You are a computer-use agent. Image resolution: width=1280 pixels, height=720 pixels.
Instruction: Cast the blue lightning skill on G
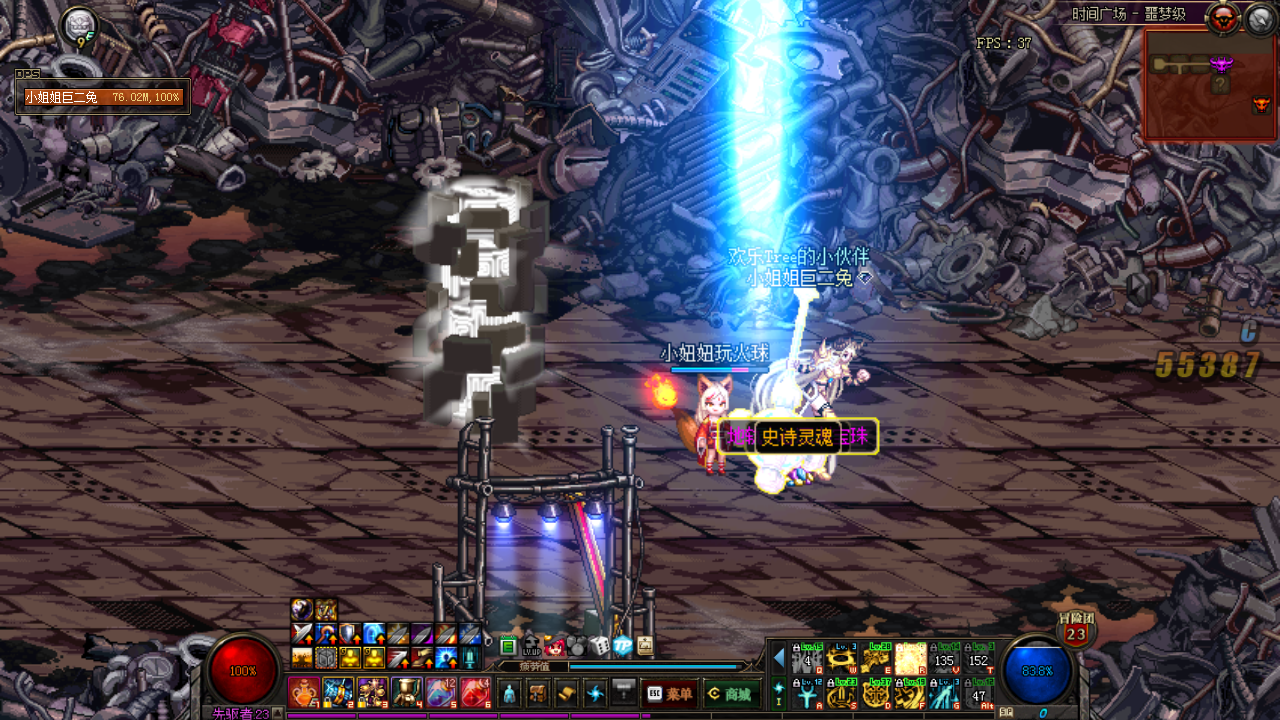pyautogui.click(x=944, y=694)
